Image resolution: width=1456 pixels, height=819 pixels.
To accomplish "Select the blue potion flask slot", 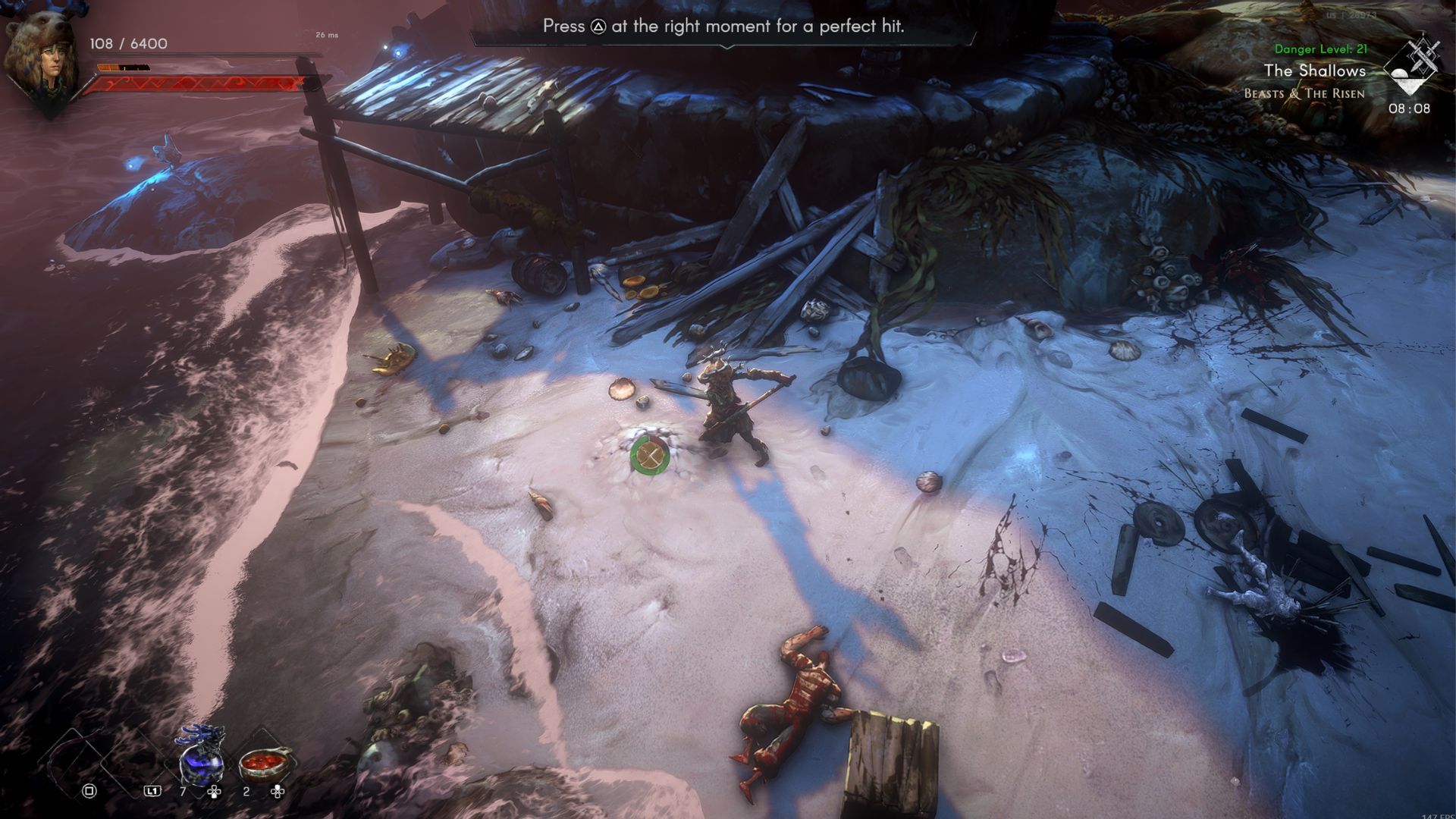I will pos(202,758).
